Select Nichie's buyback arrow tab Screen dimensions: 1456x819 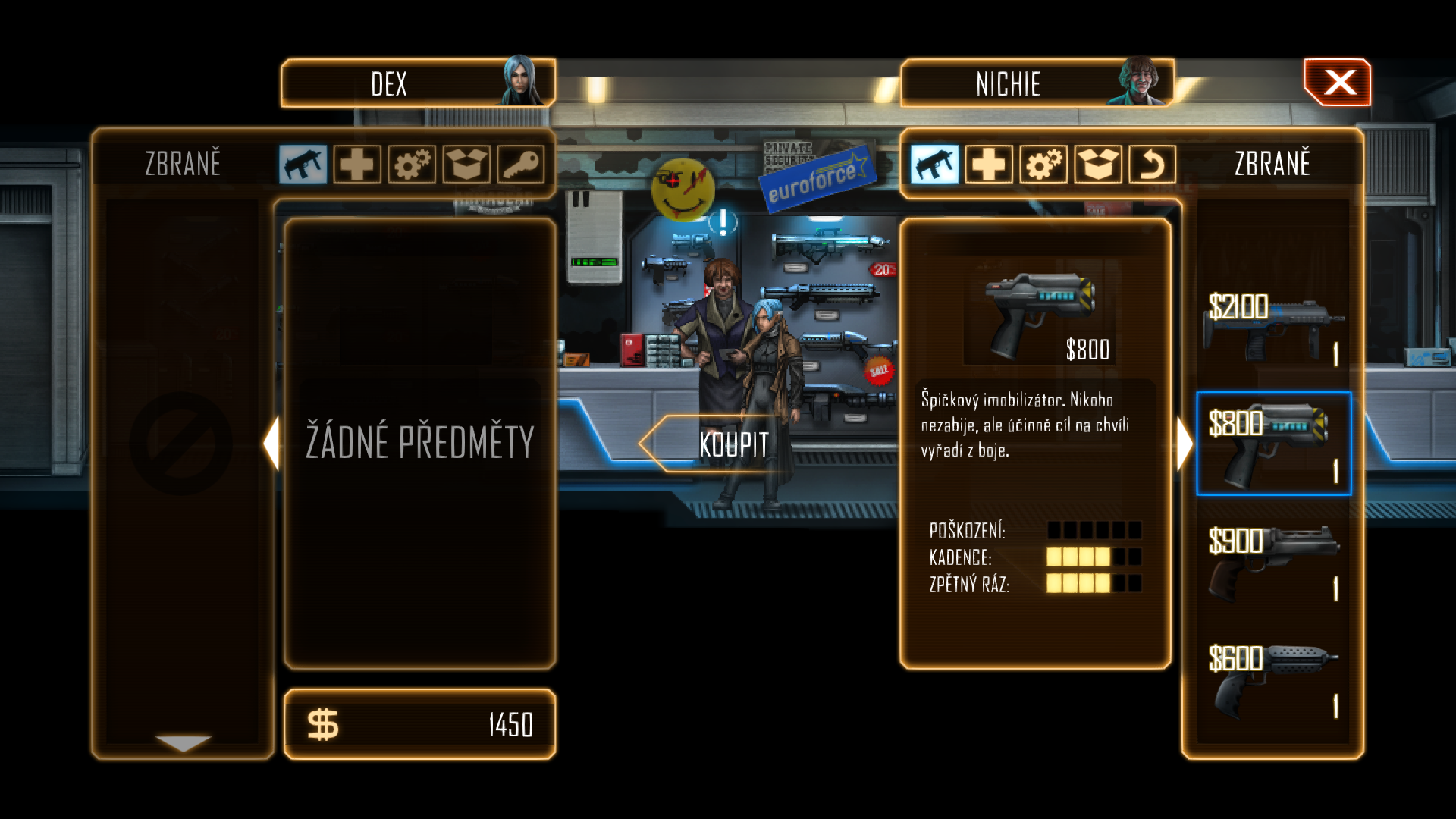[1152, 164]
